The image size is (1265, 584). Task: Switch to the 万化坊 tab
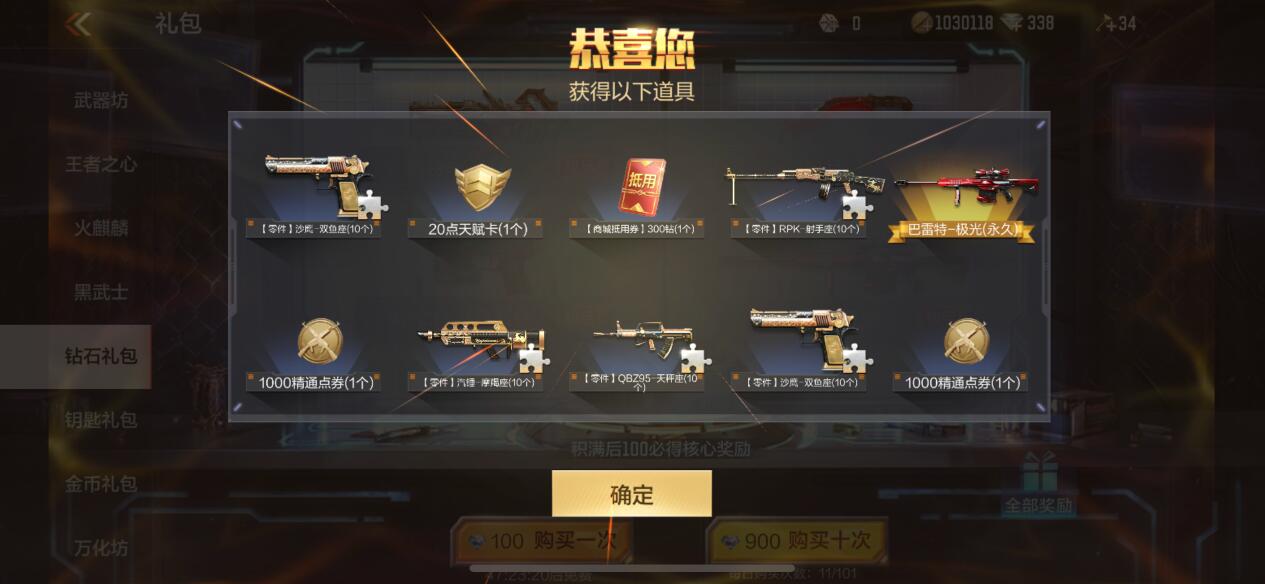click(x=100, y=548)
